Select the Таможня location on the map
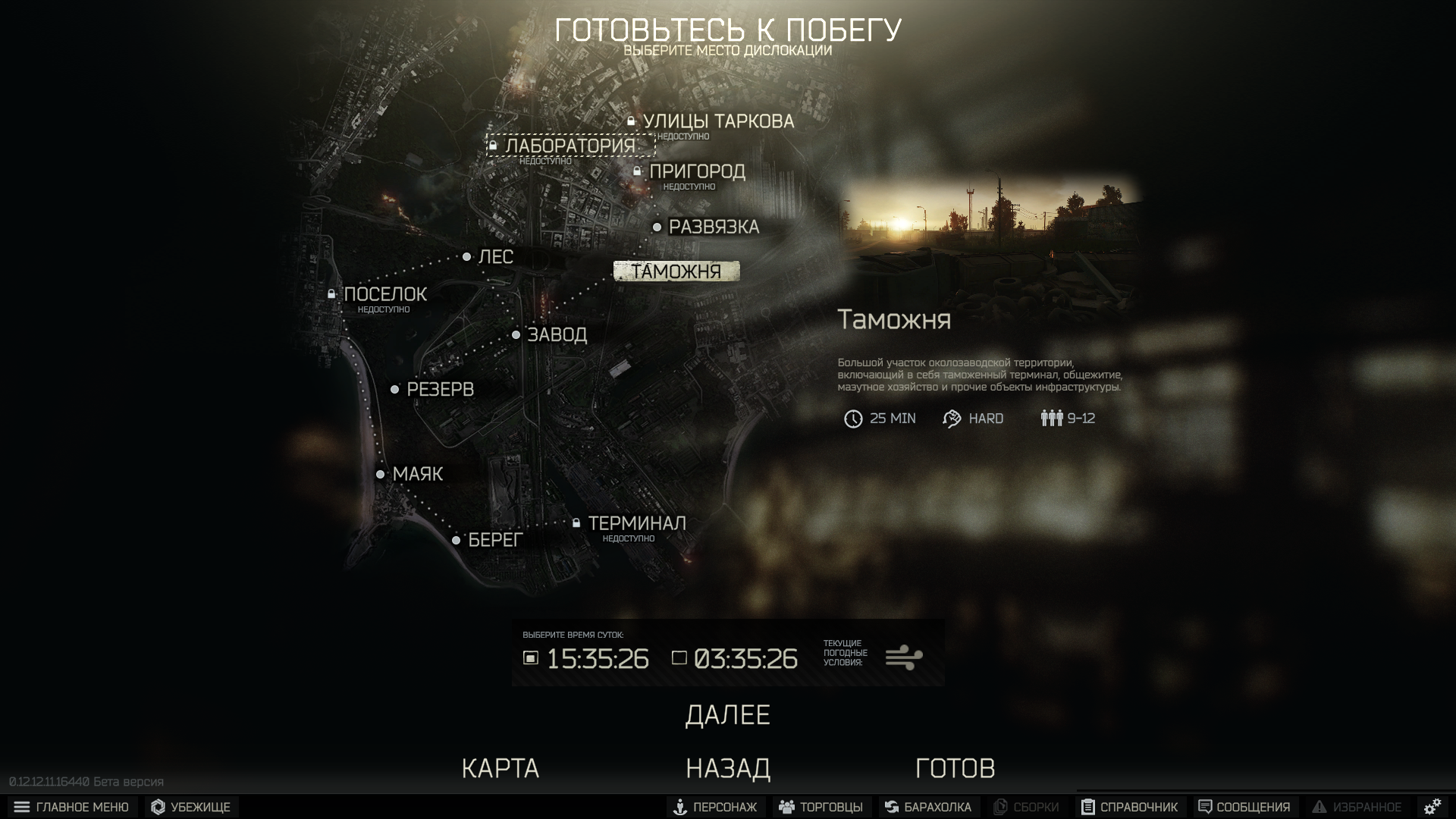Viewport: 1456px width, 819px height. 676,271
